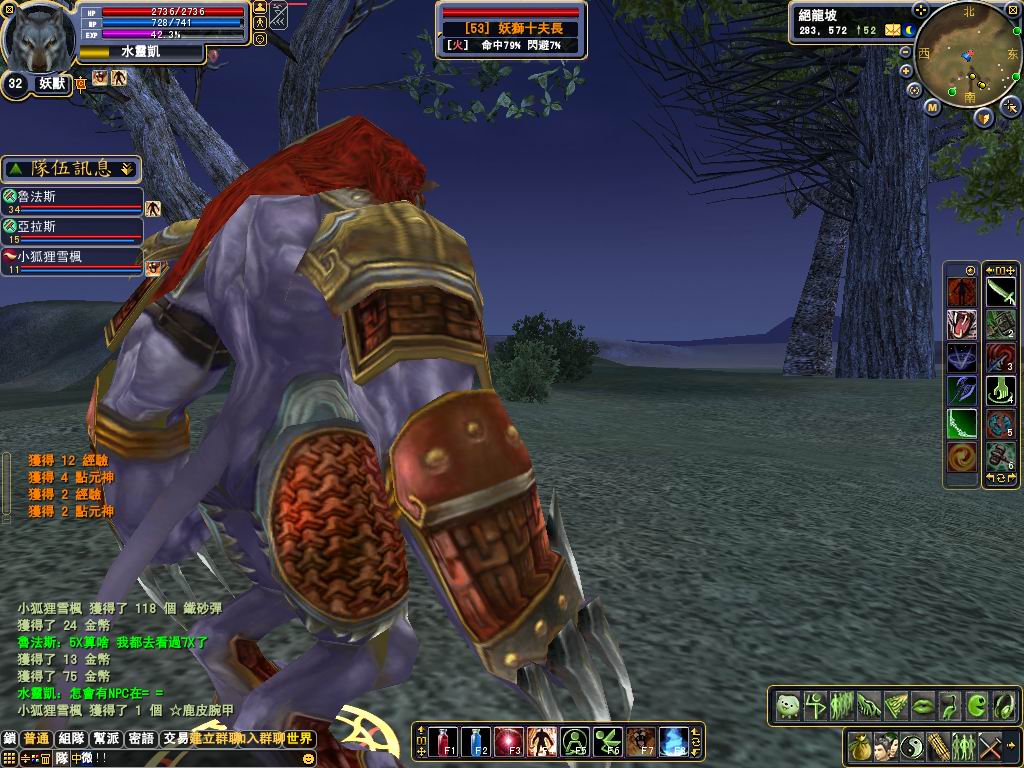This screenshot has height=768, width=1024.
Task: Open the mail envelope icon
Action: (x=892, y=31)
